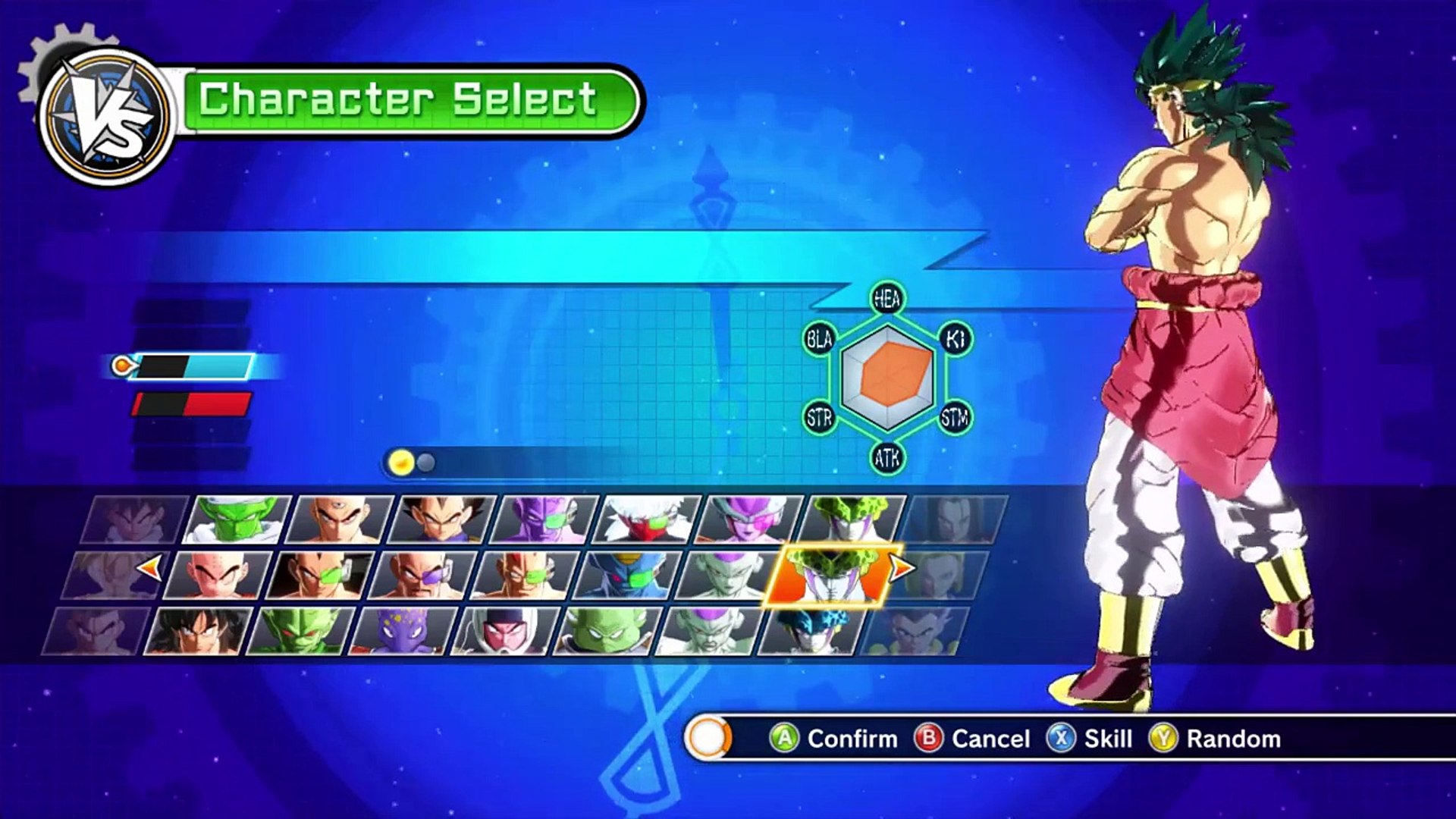Pick bald Krillin's portrait
This screenshot has height=819, width=1456.
point(218,576)
